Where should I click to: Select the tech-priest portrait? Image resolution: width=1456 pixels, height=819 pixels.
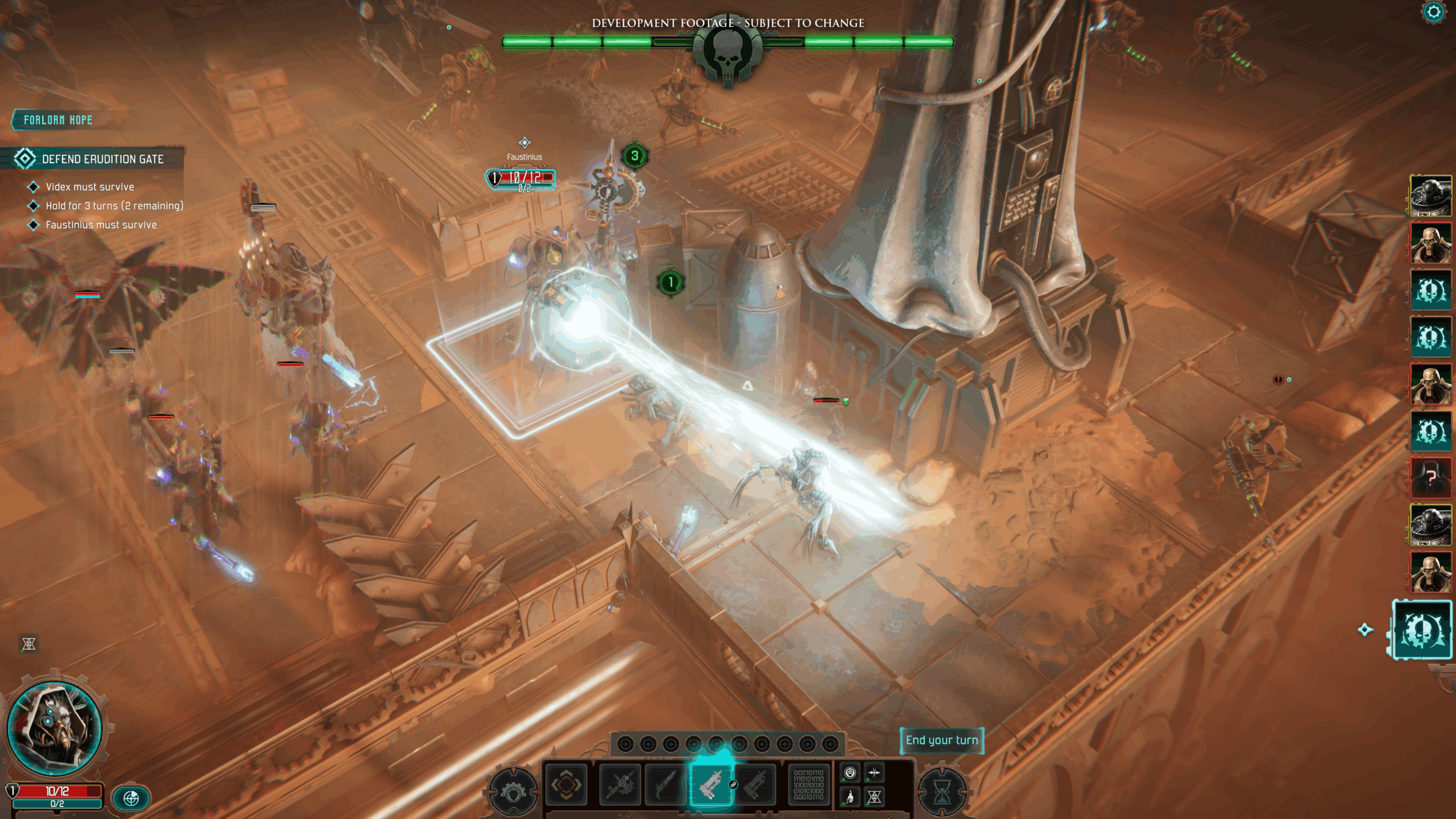55,729
